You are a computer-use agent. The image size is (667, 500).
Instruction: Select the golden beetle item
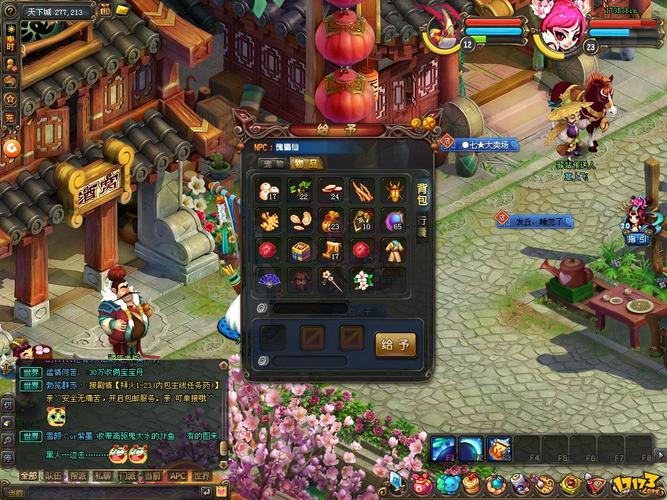(x=393, y=190)
